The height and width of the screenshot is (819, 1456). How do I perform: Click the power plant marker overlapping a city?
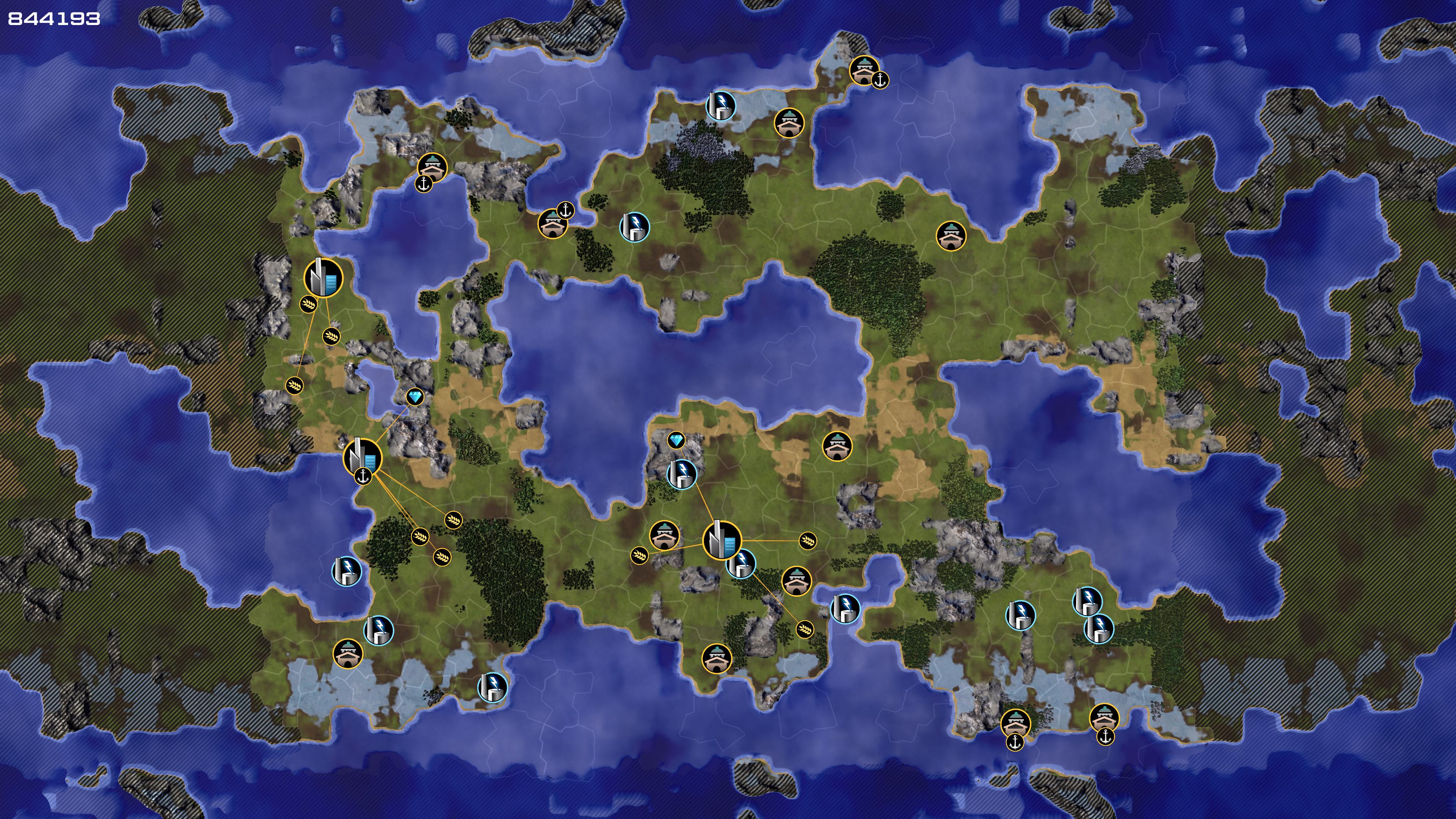point(741,563)
